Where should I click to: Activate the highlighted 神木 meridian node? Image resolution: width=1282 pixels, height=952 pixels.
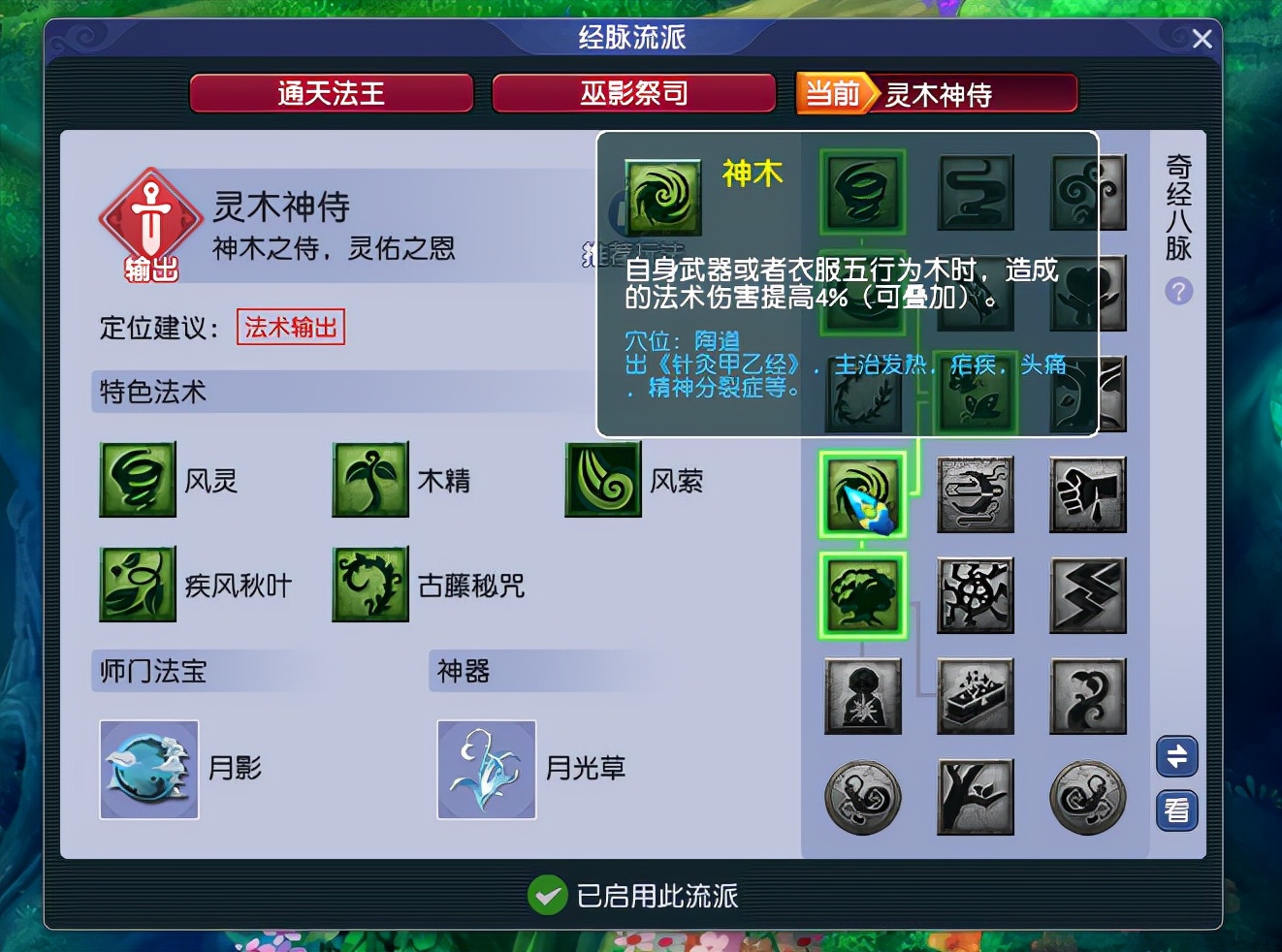click(862, 494)
